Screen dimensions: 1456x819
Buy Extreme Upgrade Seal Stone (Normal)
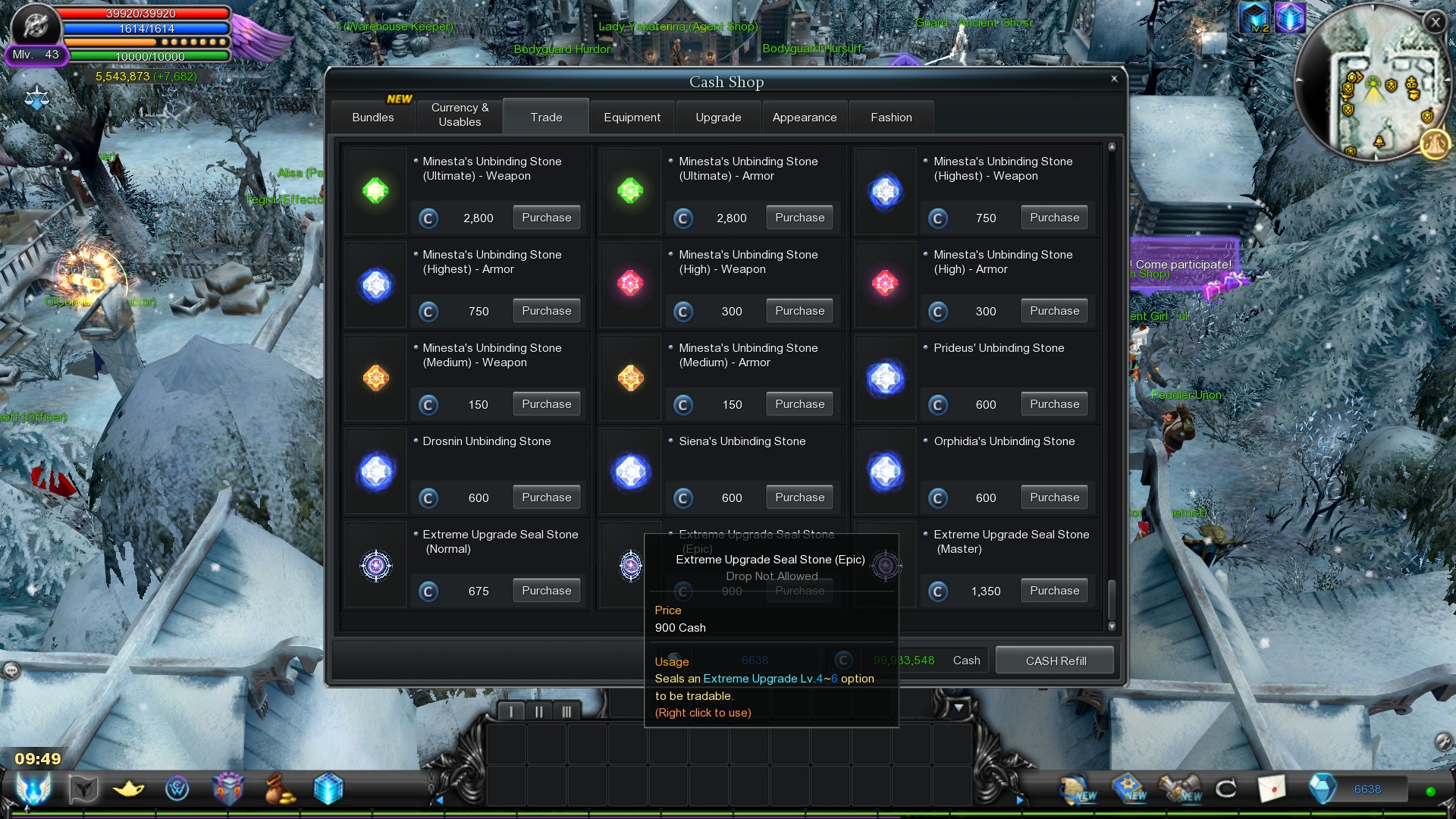(546, 591)
